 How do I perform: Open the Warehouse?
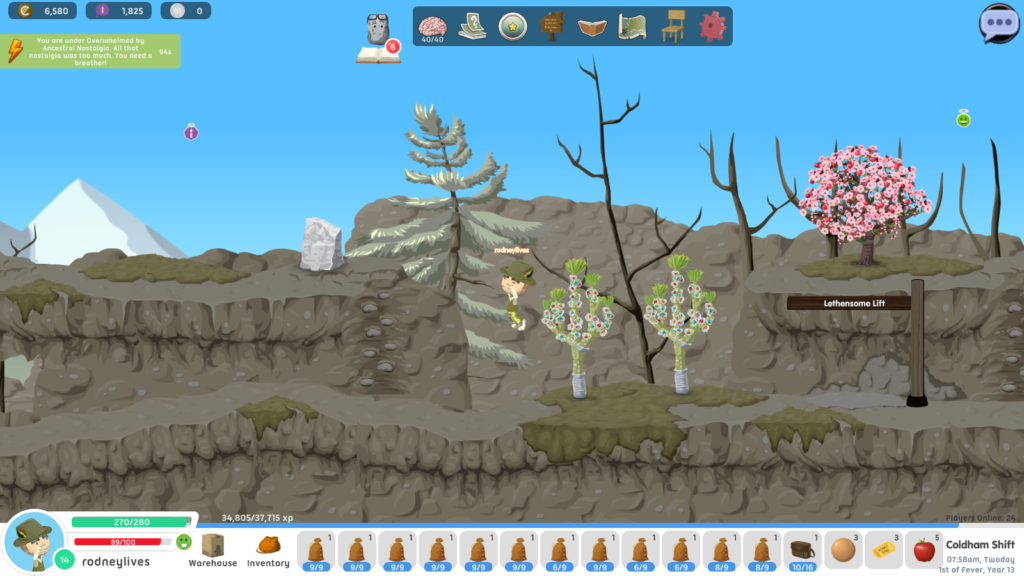[x=212, y=550]
